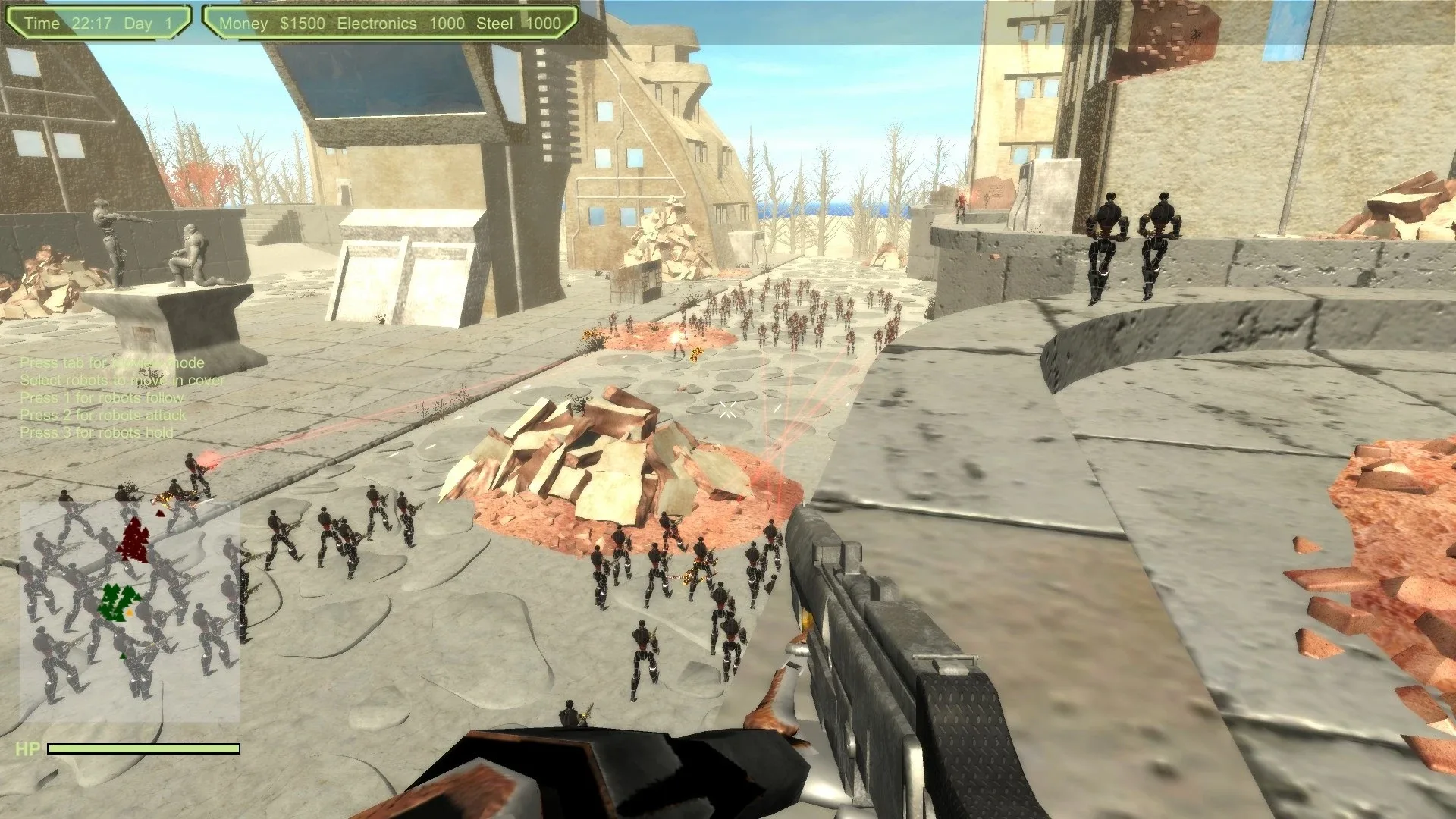The width and height of the screenshot is (1456, 819).
Task: Toggle robots hold via the Press 3 hint
Action: click(x=98, y=432)
